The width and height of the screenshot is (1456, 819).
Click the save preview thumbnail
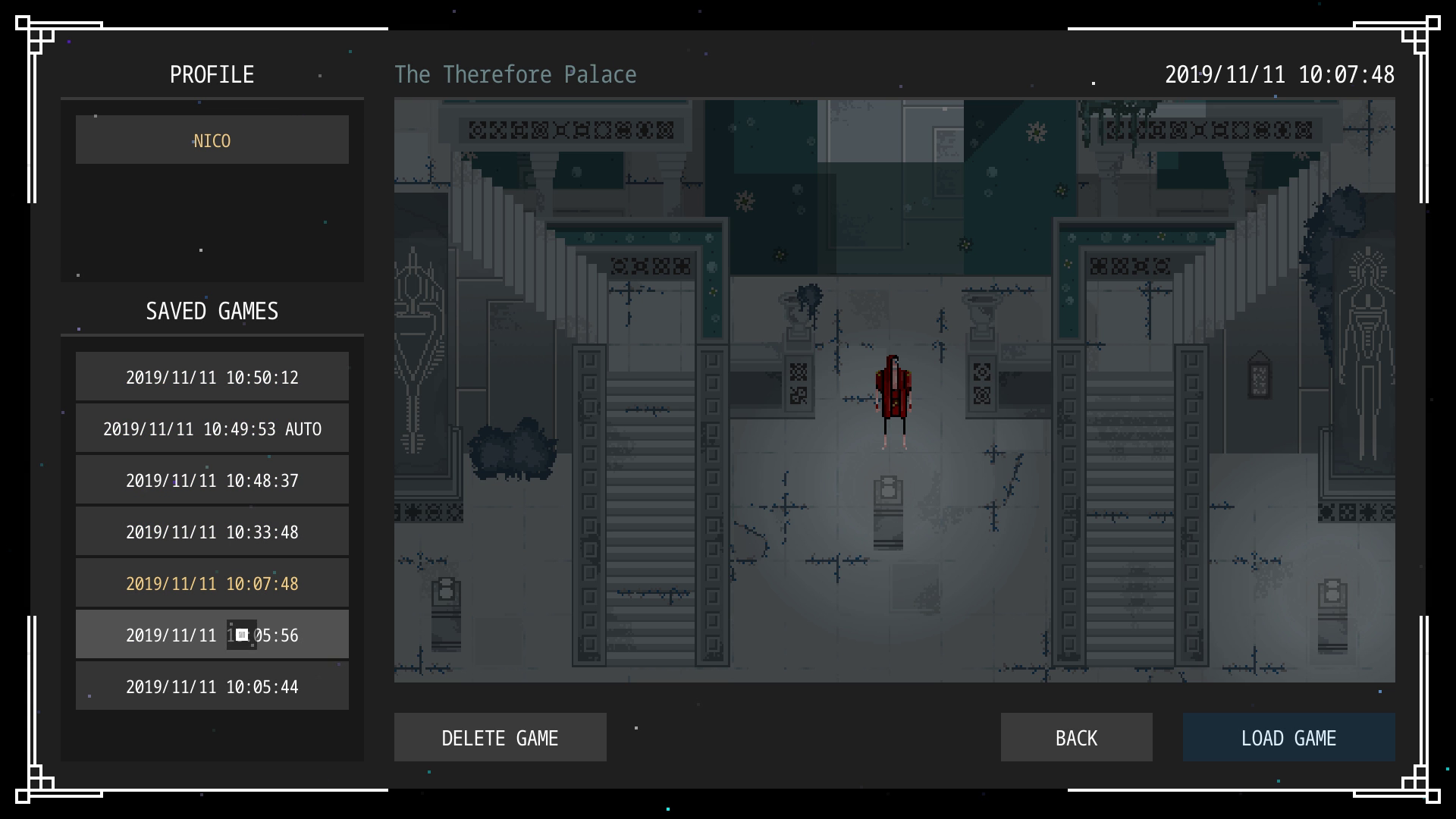894,391
